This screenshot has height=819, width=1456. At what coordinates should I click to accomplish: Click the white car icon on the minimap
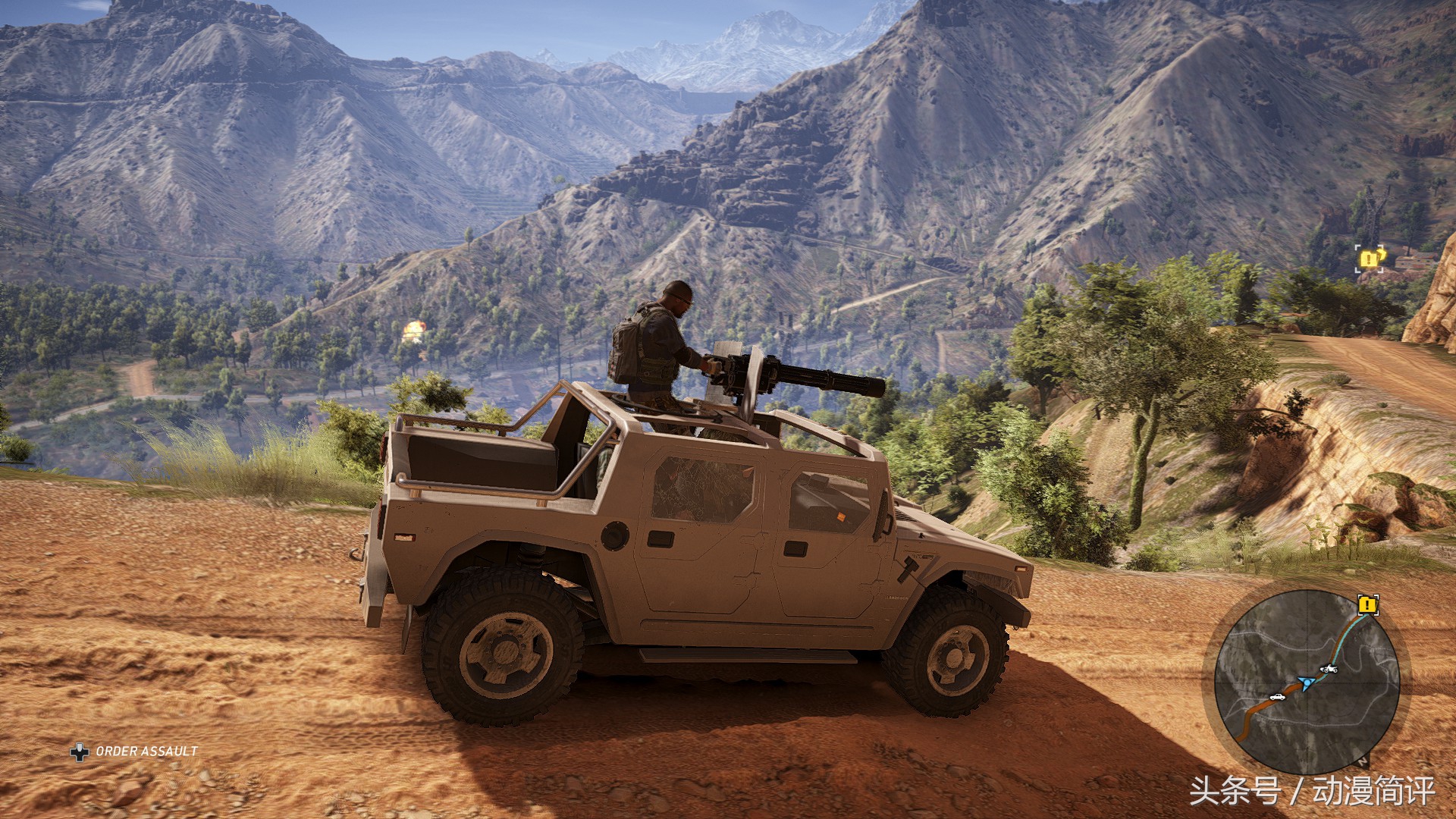(1278, 696)
